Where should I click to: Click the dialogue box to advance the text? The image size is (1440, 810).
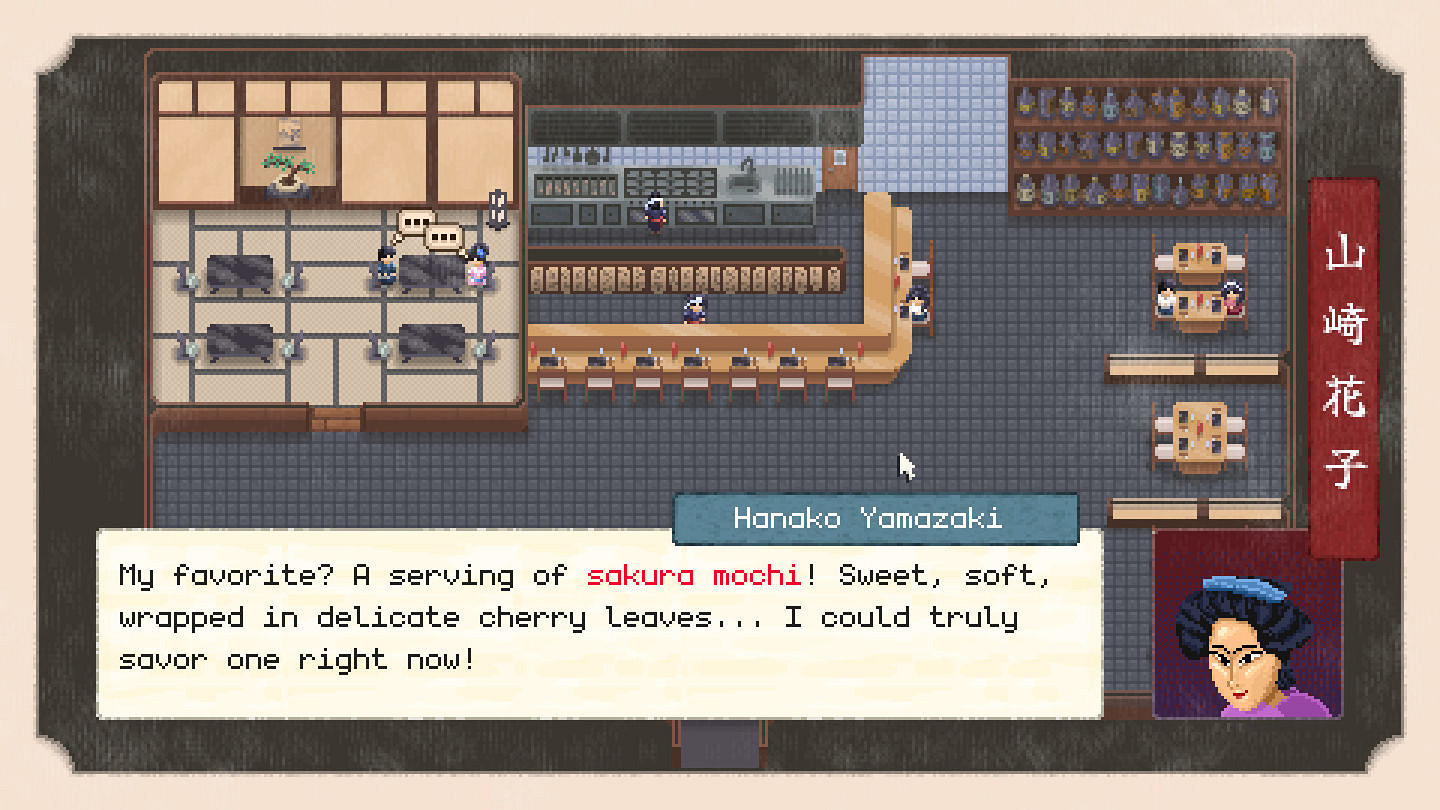click(600, 620)
